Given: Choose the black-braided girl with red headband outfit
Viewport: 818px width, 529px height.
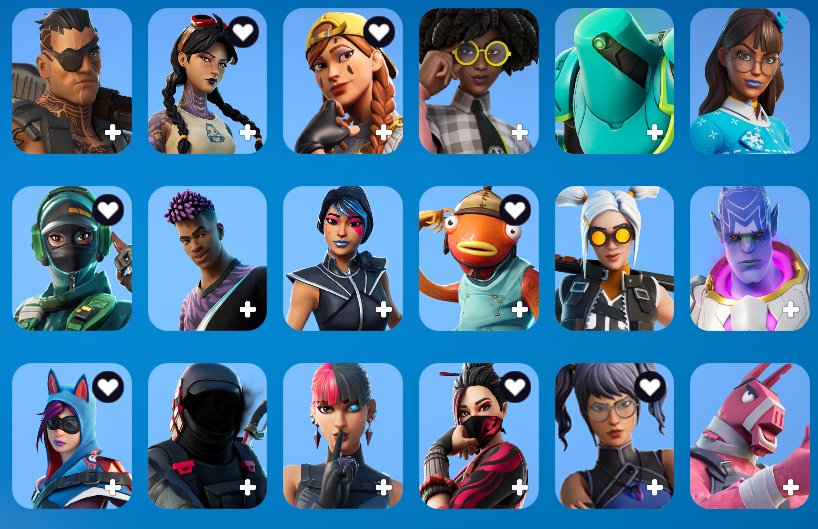Looking at the screenshot, I should 207,81.
